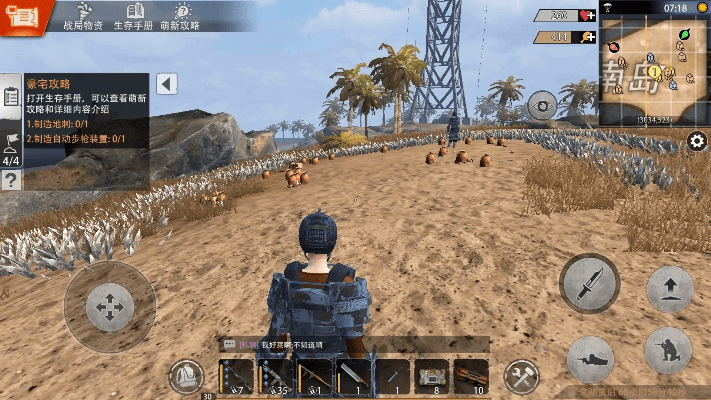This screenshot has width=711, height=400.
Task: Open the 战局物资 supplies menu
Action: pos(81,16)
